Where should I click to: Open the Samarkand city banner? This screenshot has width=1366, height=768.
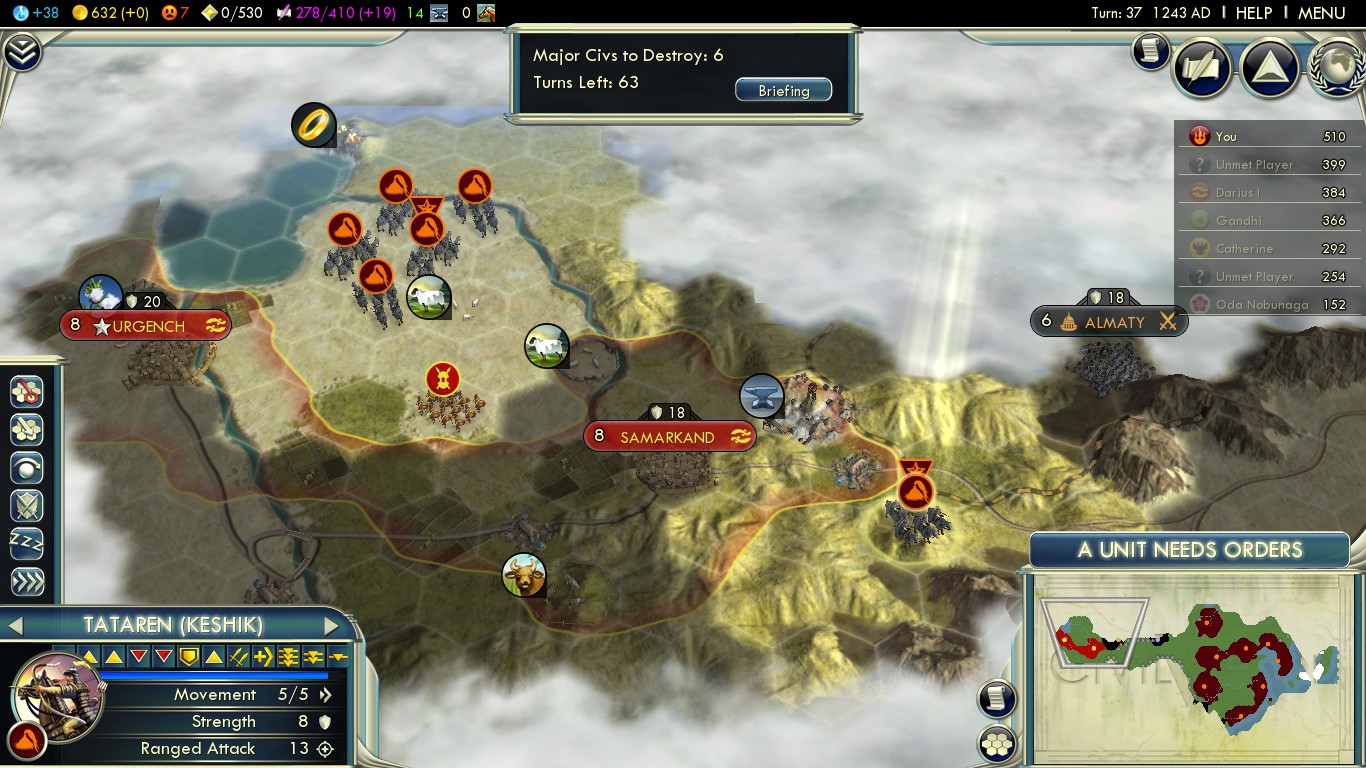668,437
